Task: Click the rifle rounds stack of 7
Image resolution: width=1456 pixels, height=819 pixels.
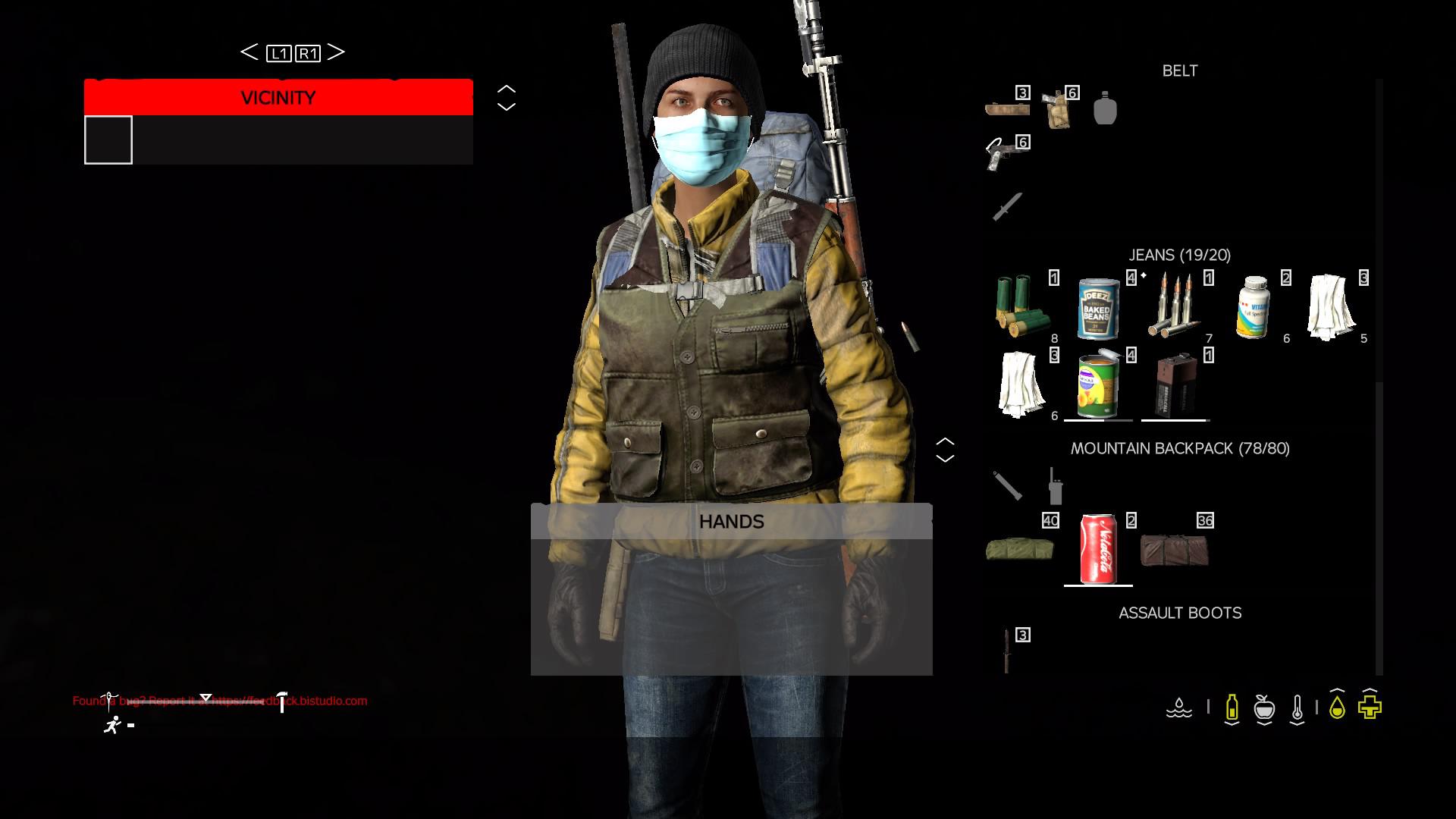Action: tap(1174, 303)
